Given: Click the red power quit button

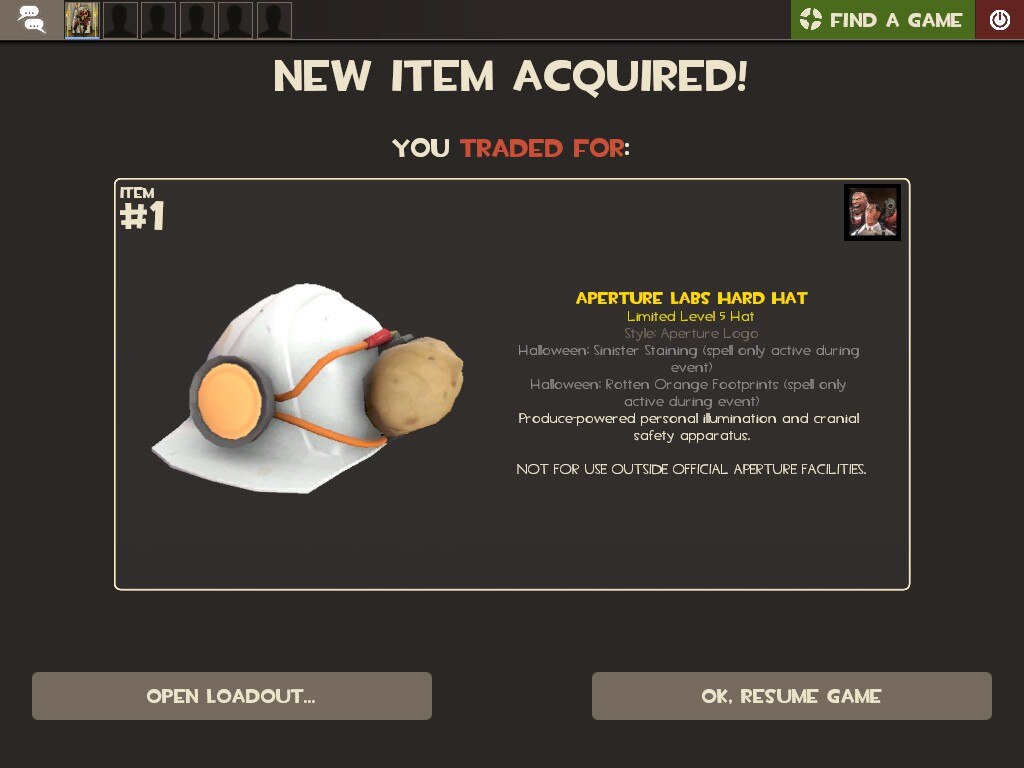Looking at the screenshot, I should (999, 20).
